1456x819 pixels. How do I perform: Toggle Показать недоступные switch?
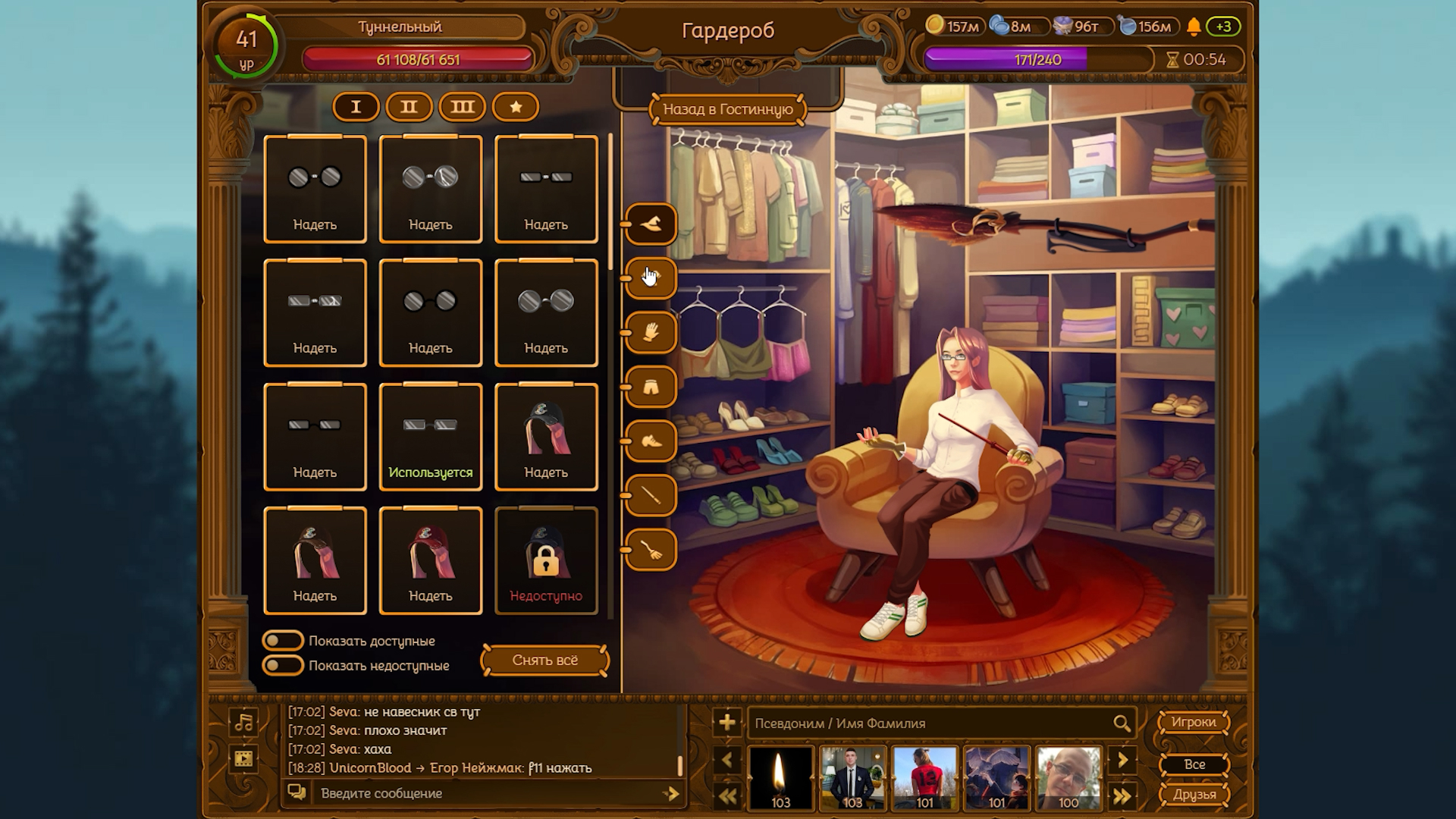click(283, 666)
